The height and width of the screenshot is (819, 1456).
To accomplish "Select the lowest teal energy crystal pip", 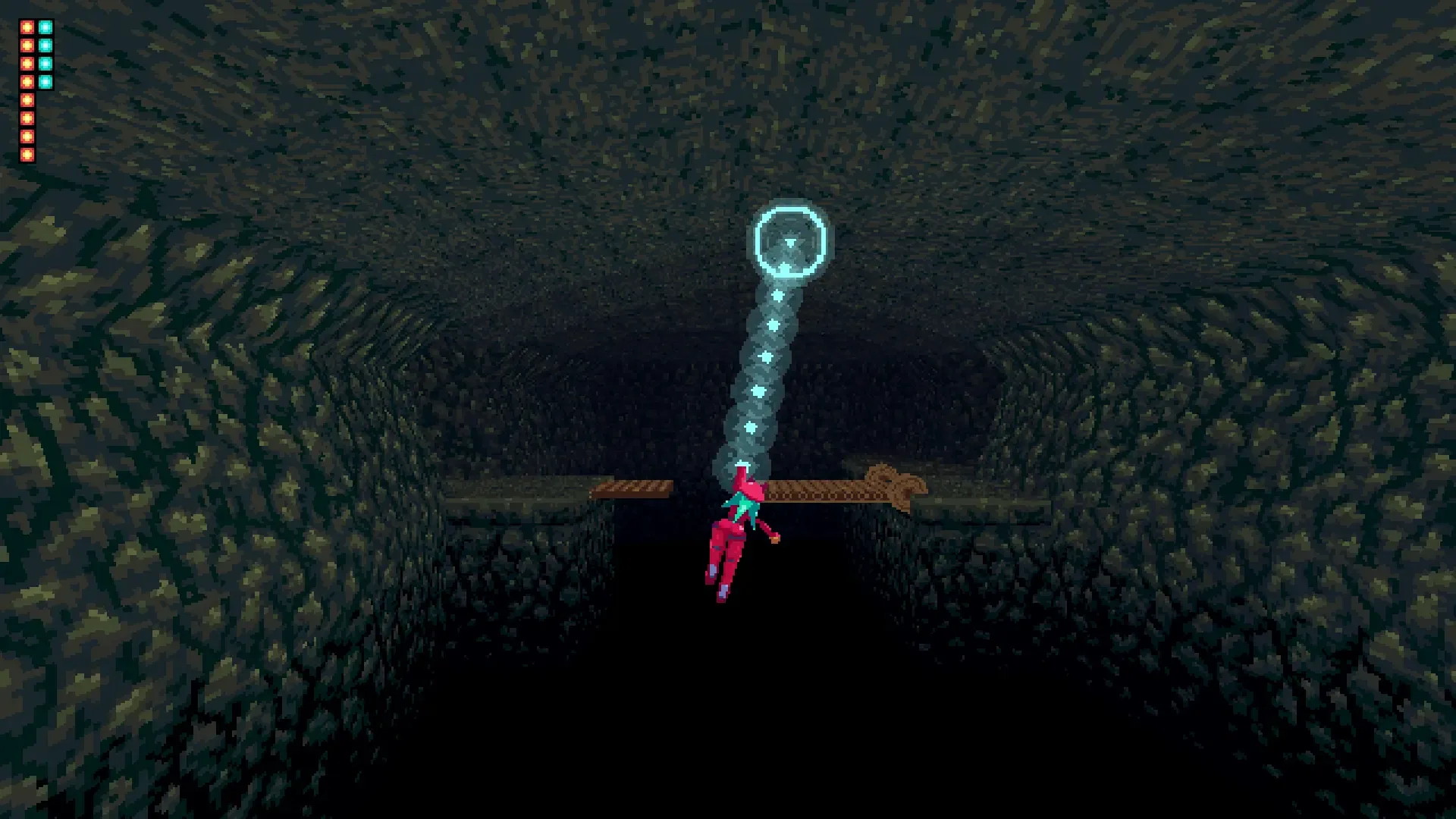I will click(x=45, y=81).
